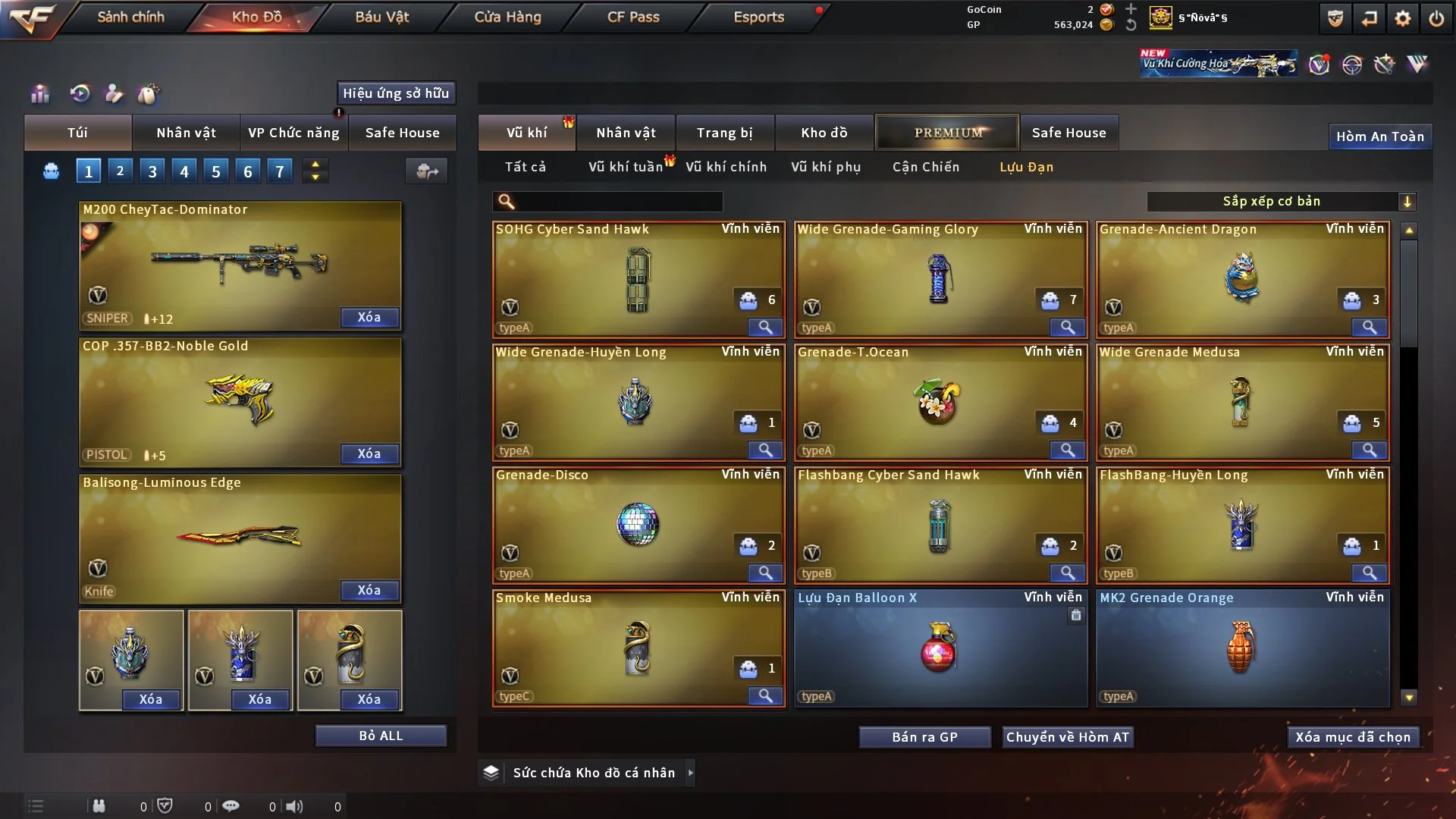The height and width of the screenshot is (819, 1456).
Task: Open the Sảnh chính main lobby tab
Action: click(x=130, y=17)
